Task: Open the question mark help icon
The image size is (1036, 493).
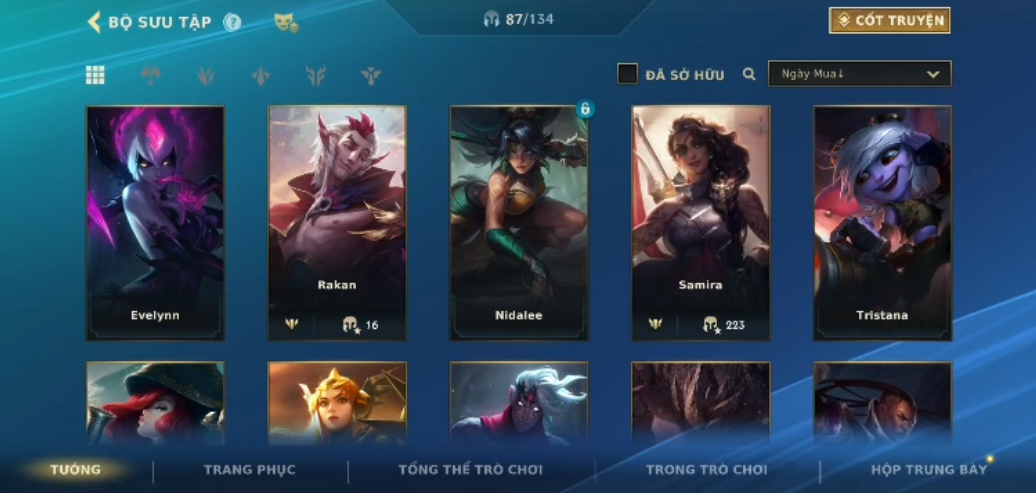Action: (232, 22)
